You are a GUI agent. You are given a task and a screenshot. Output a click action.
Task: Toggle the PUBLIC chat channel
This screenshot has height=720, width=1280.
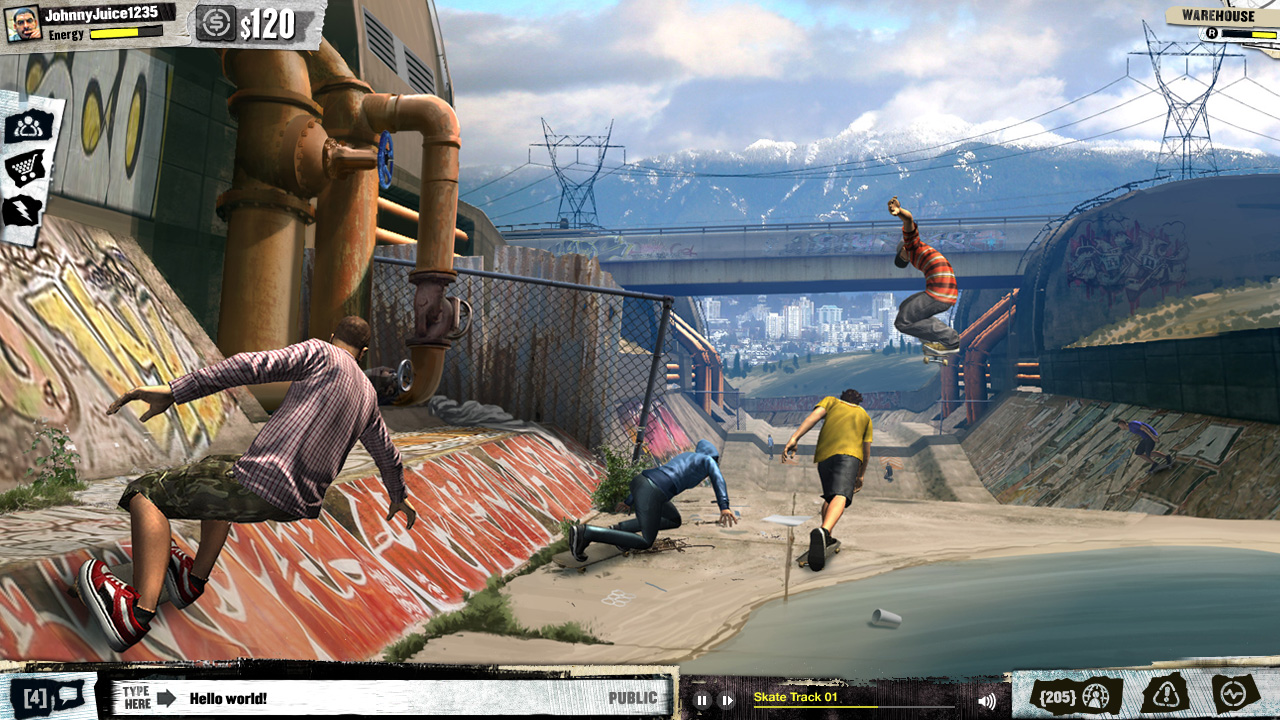[x=632, y=698]
